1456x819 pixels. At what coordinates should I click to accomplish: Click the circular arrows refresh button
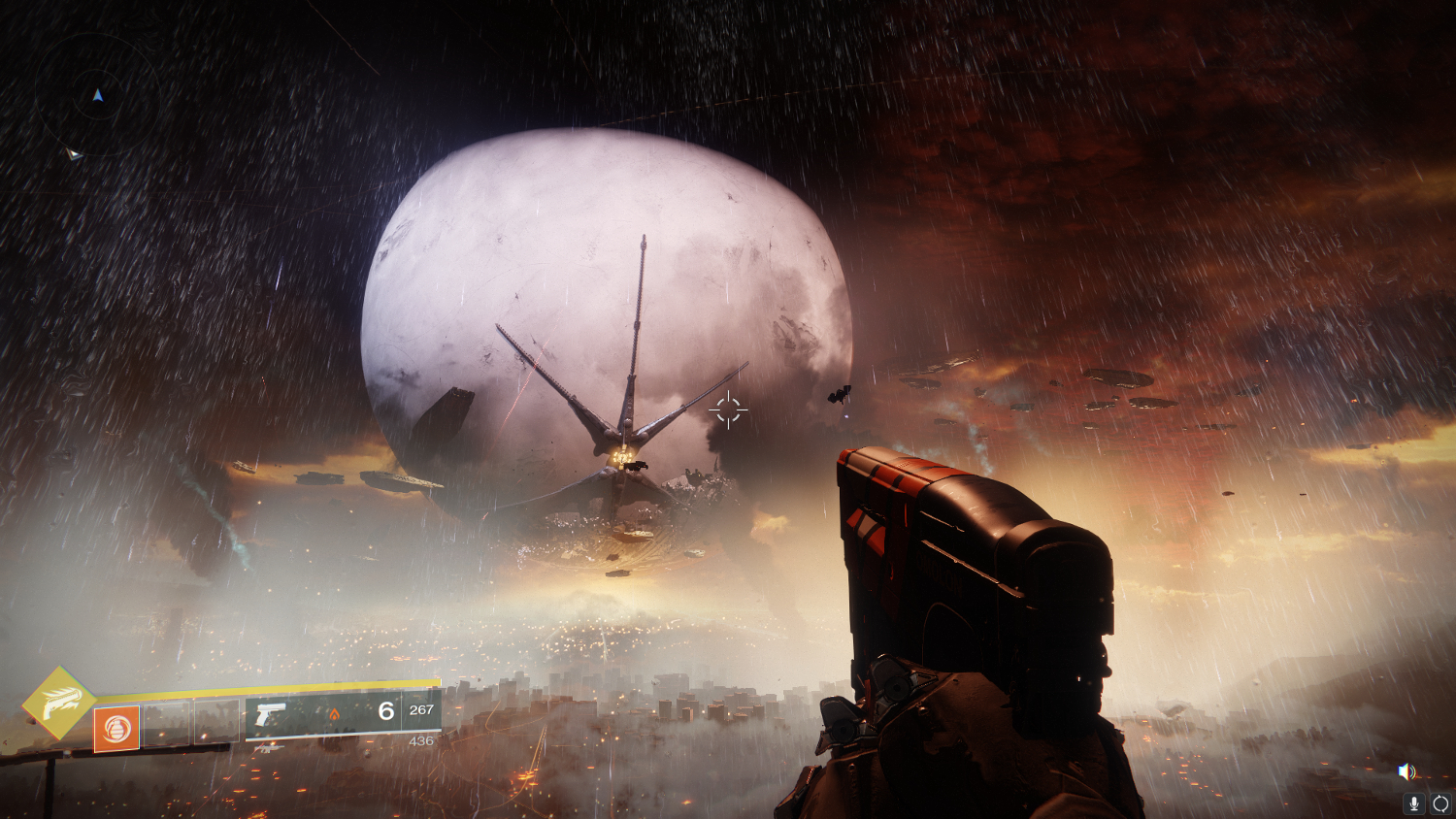(x=1440, y=803)
